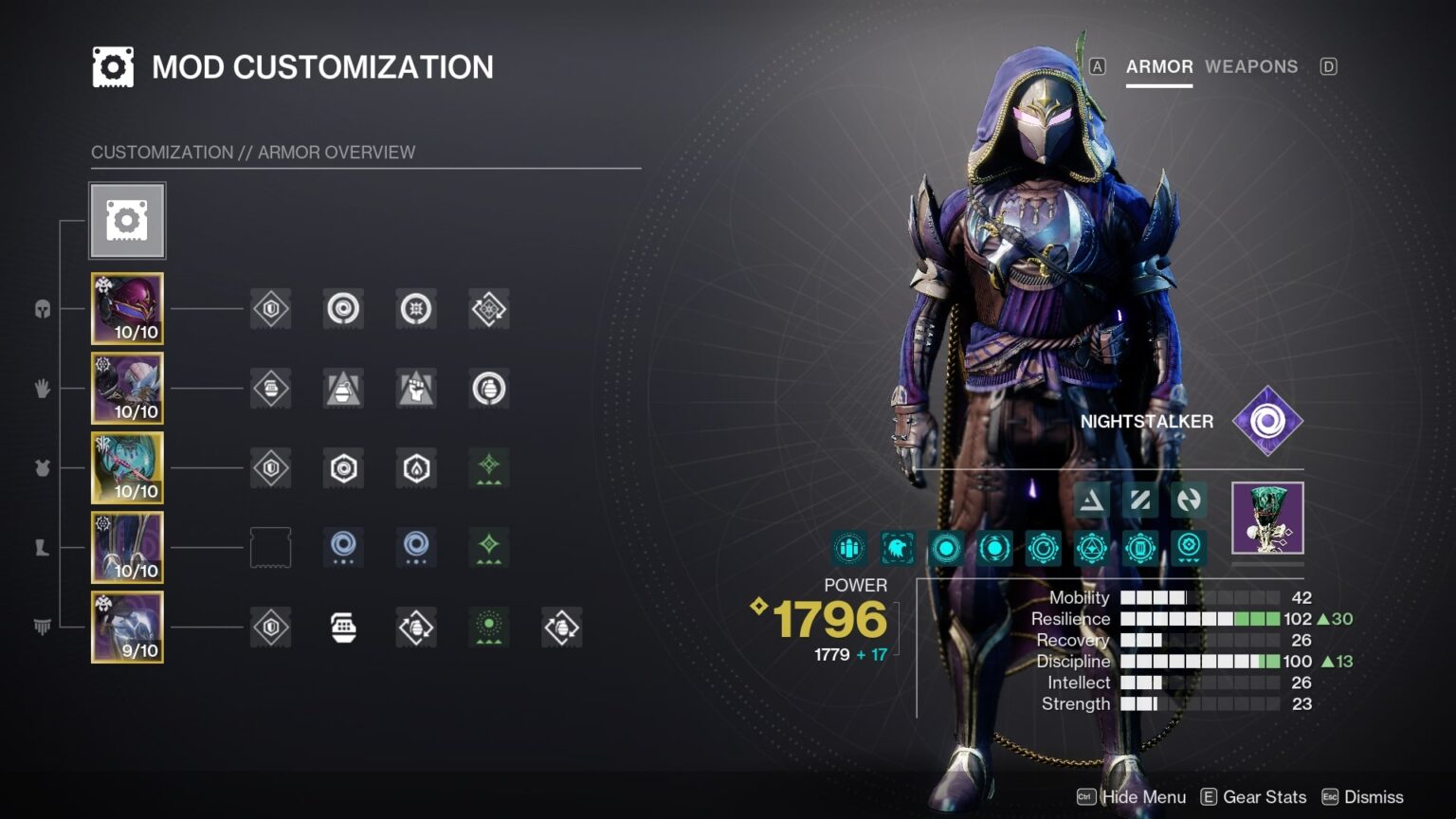1456x819 pixels.
Task: Open the green starburst mod on class item
Action: [x=489, y=627]
